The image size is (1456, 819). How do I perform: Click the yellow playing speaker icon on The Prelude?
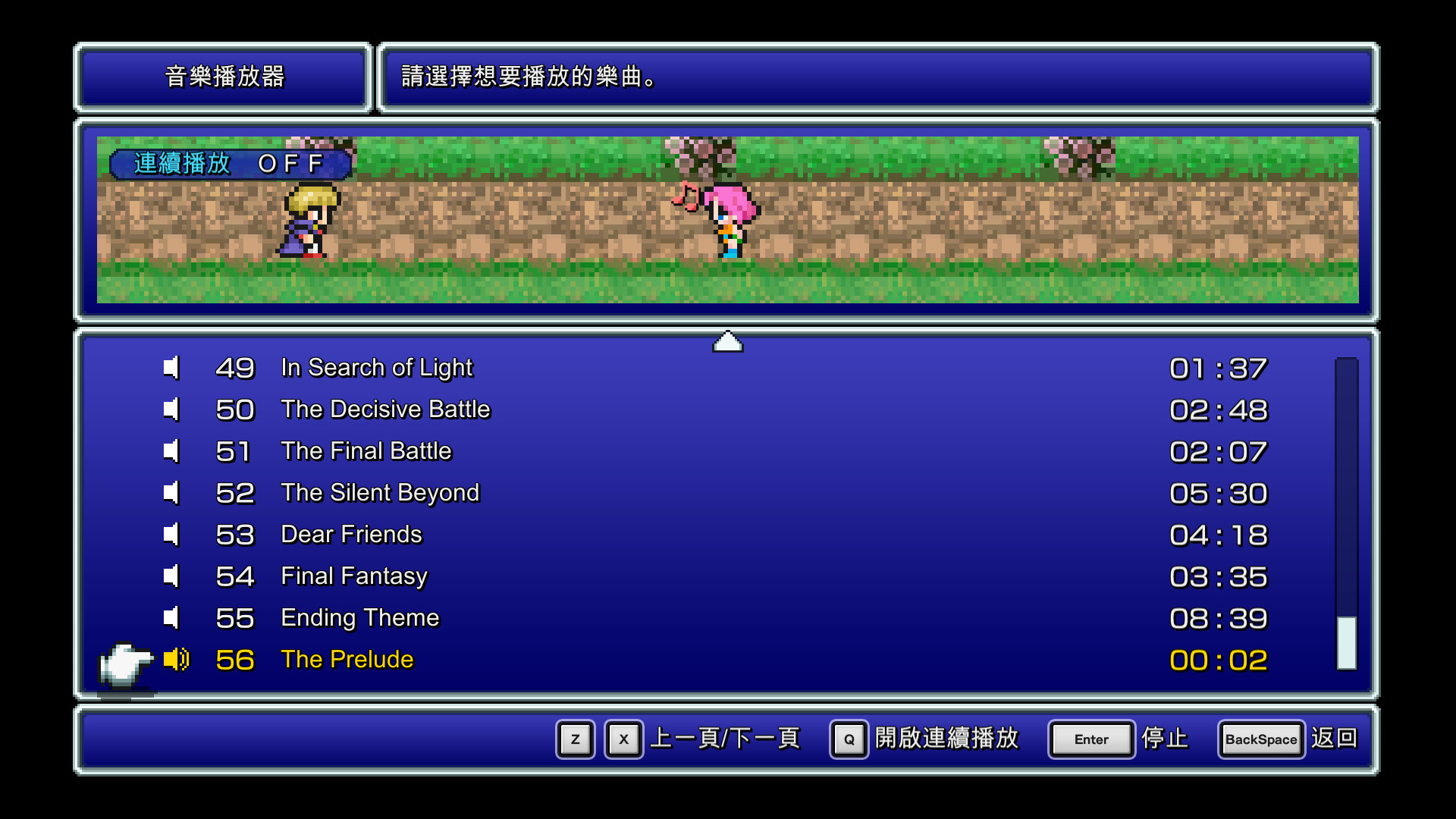(x=177, y=660)
